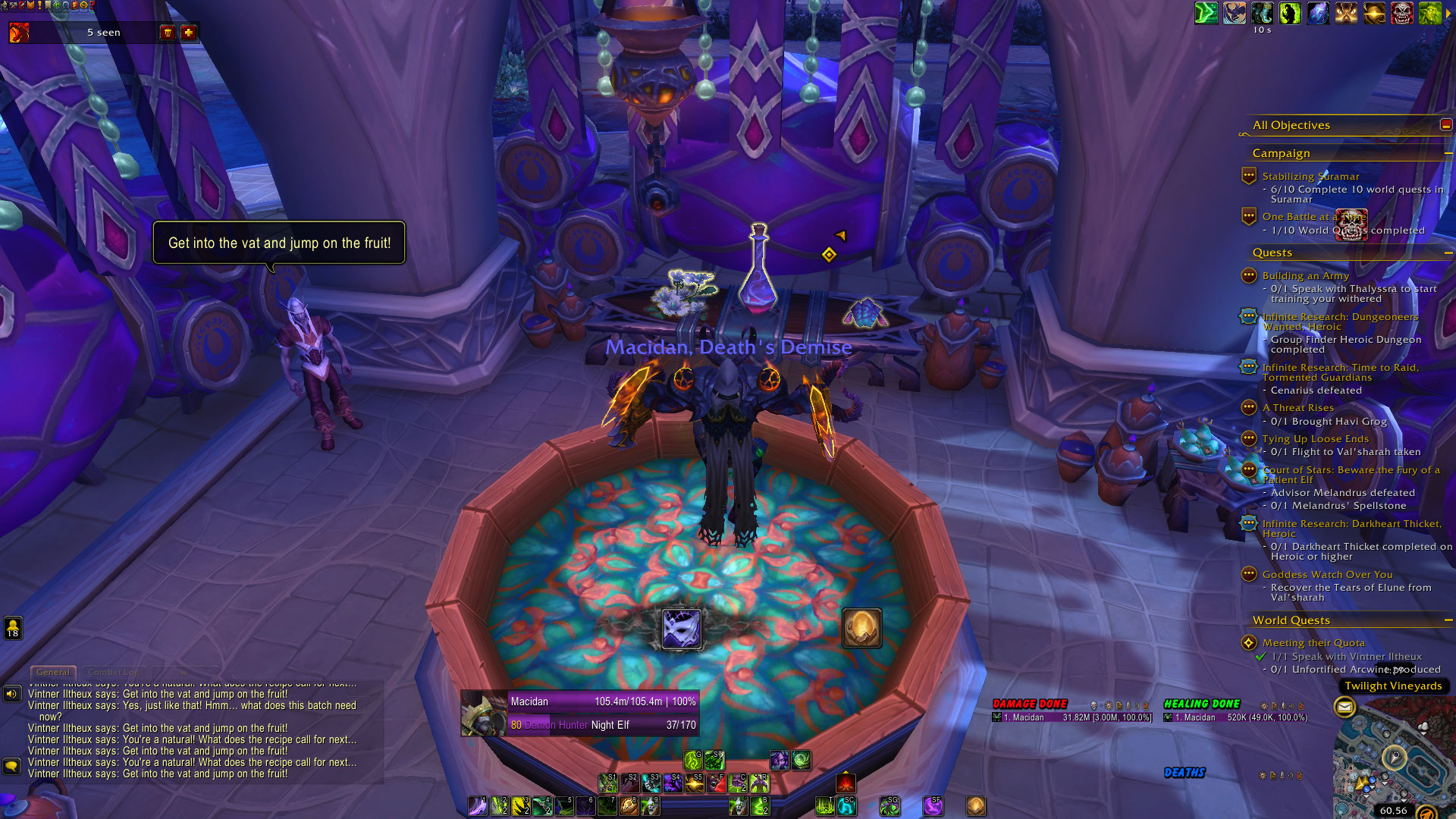The height and width of the screenshot is (819, 1456).
Task: Open the Goddess Watch Over You quest
Action: coord(1327,575)
